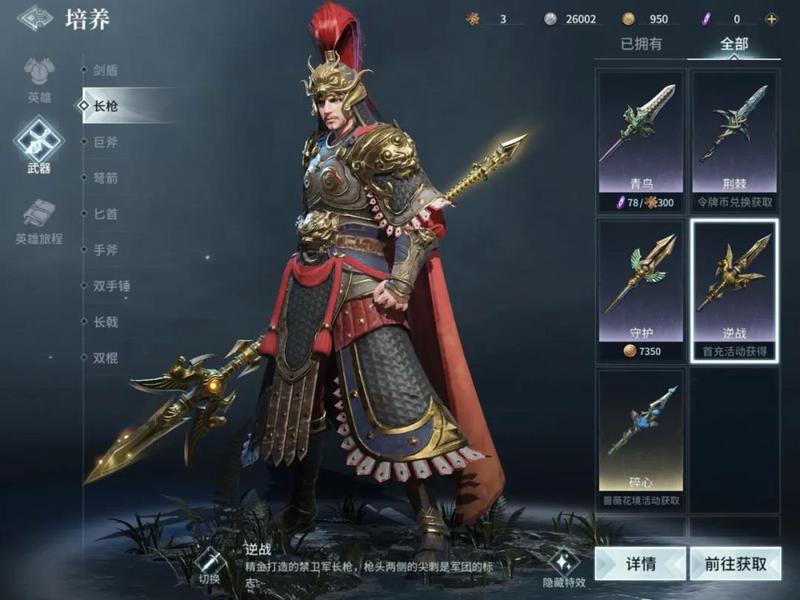Show the 已拥有 owned tab

[641, 44]
